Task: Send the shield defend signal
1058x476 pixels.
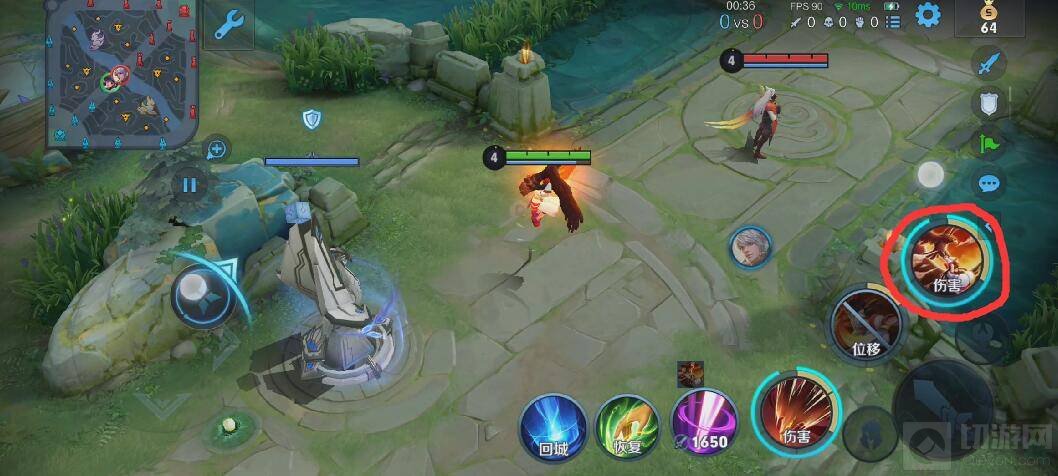Action: pyautogui.click(x=989, y=103)
